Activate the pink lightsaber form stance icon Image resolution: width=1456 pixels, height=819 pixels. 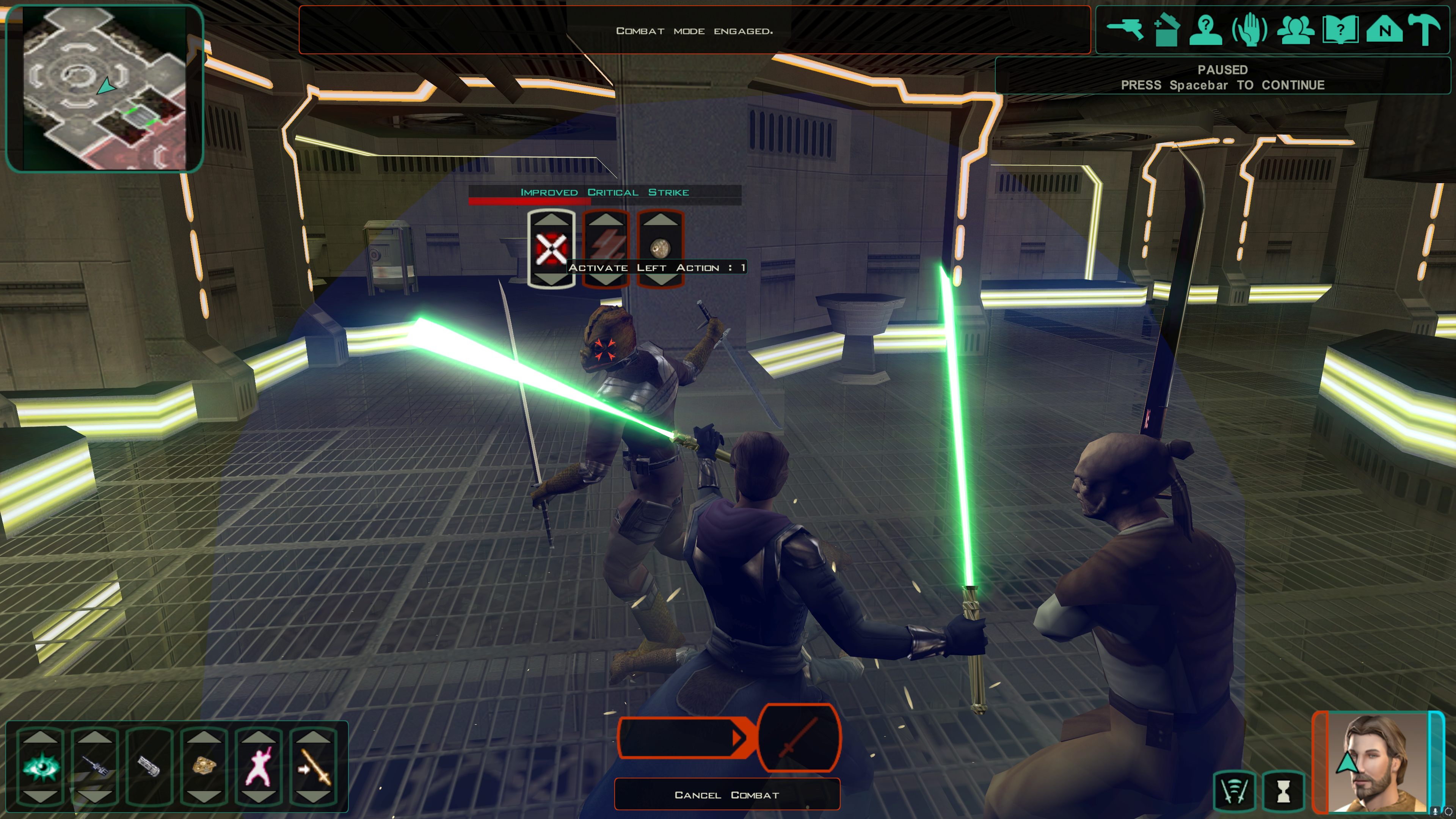(x=258, y=766)
